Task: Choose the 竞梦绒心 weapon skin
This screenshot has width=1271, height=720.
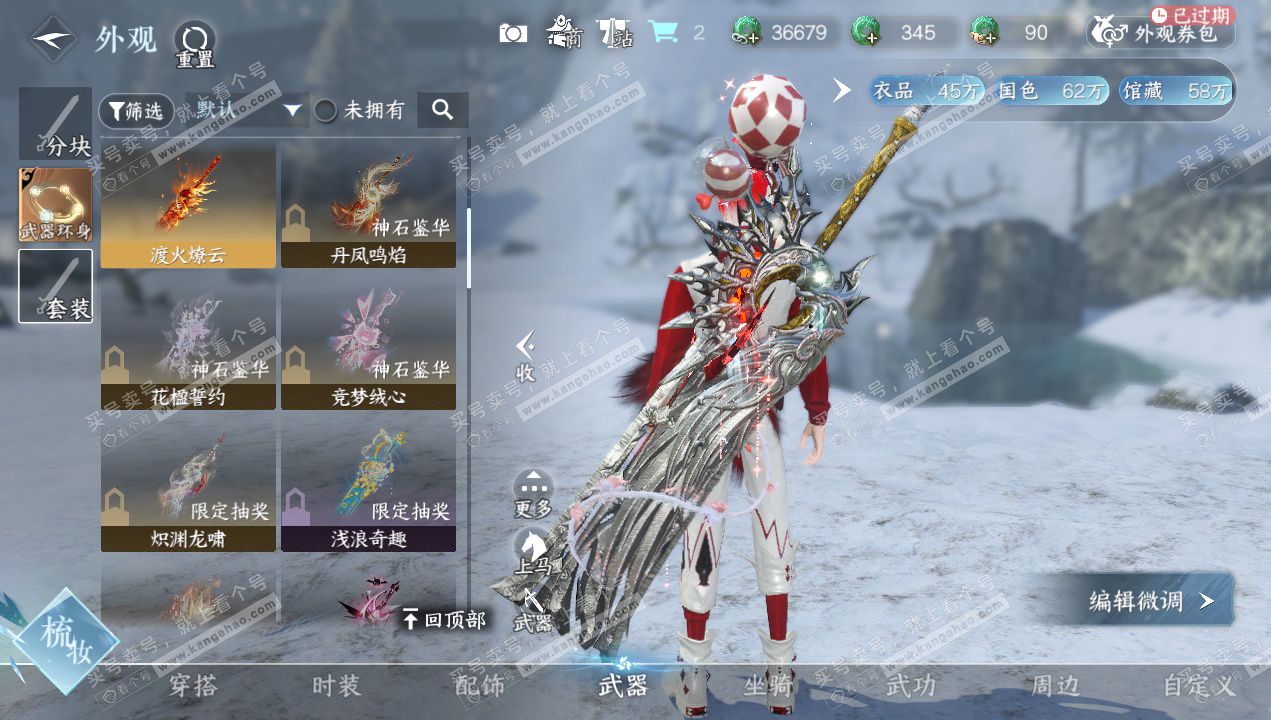Action: [x=368, y=350]
